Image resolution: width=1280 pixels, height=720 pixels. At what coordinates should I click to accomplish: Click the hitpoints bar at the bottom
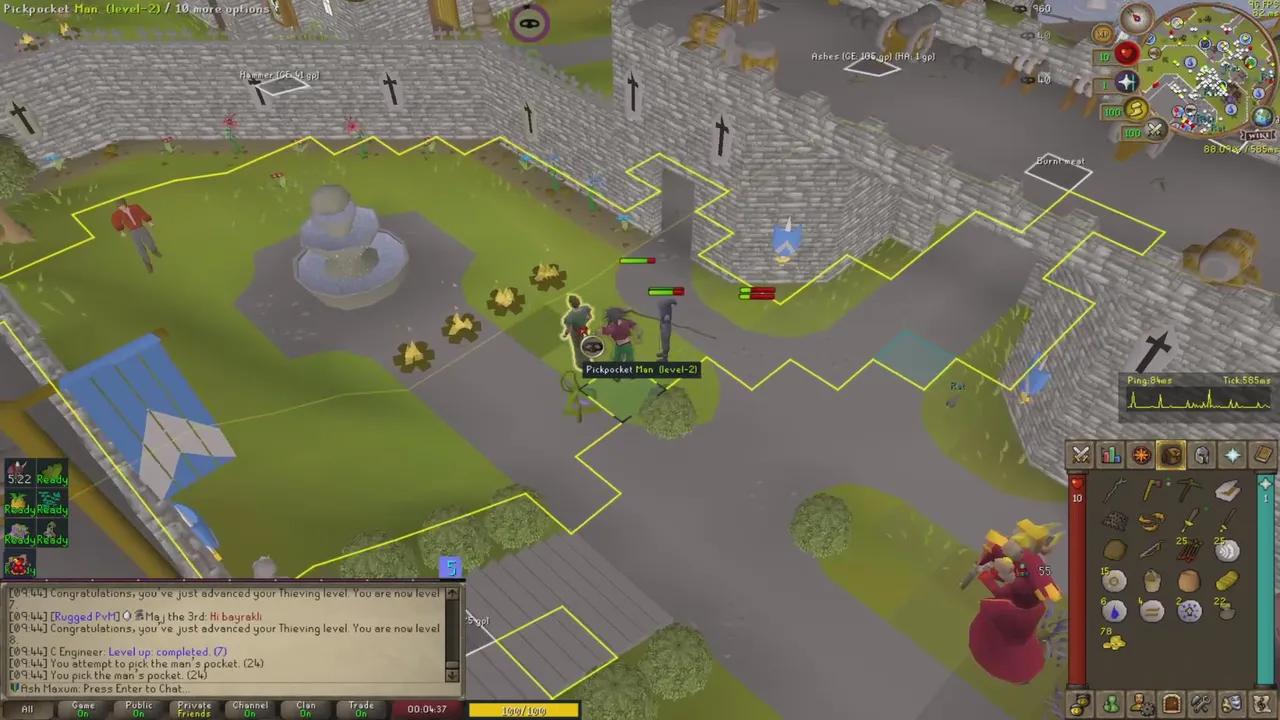click(x=524, y=710)
